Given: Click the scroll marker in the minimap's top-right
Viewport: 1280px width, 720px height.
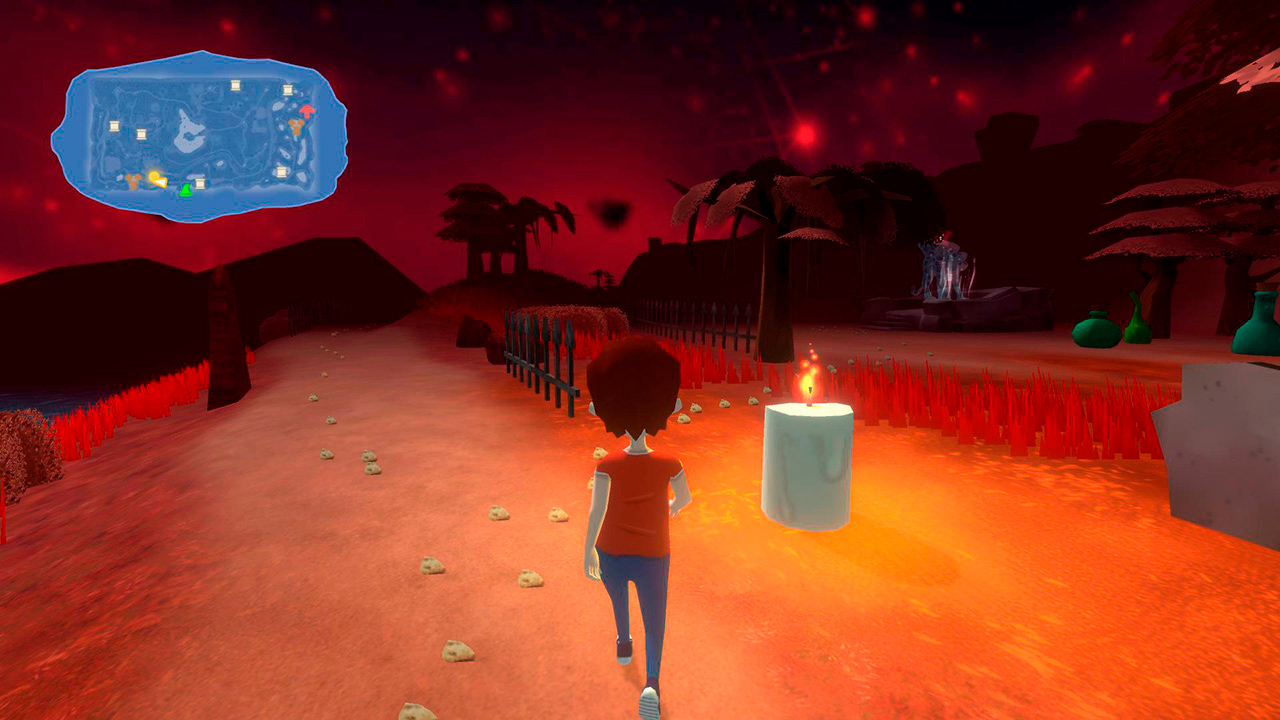Looking at the screenshot, I should tap(287, 90).
